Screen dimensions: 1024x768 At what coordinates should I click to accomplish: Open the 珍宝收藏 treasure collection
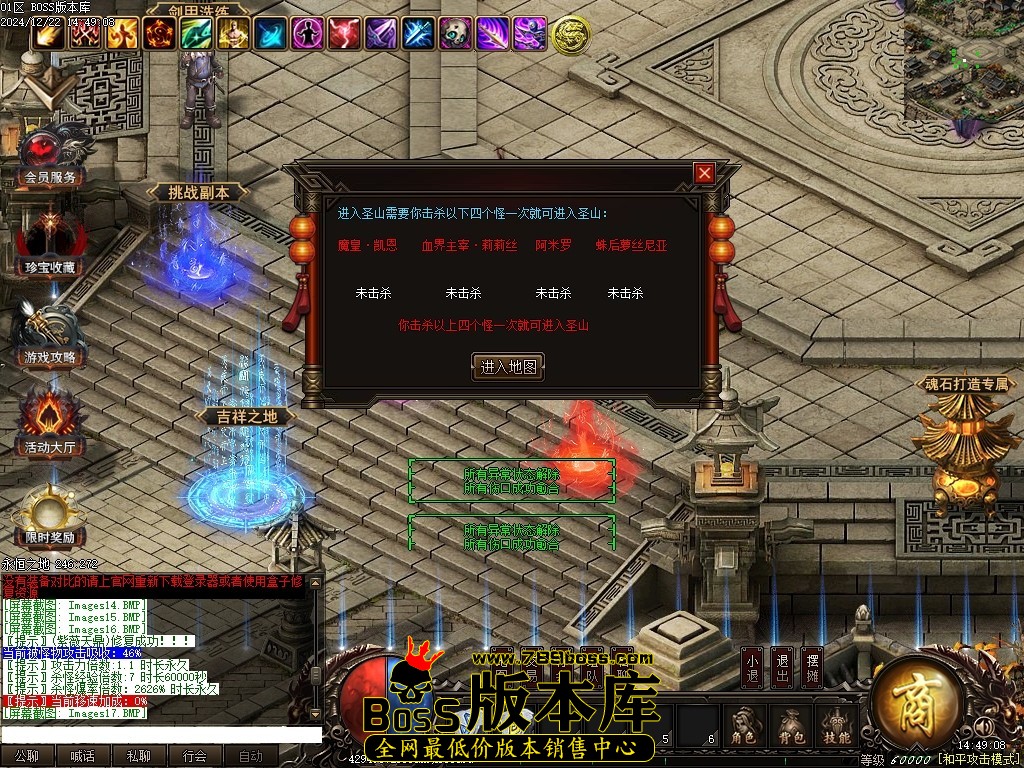coord(50,245)
